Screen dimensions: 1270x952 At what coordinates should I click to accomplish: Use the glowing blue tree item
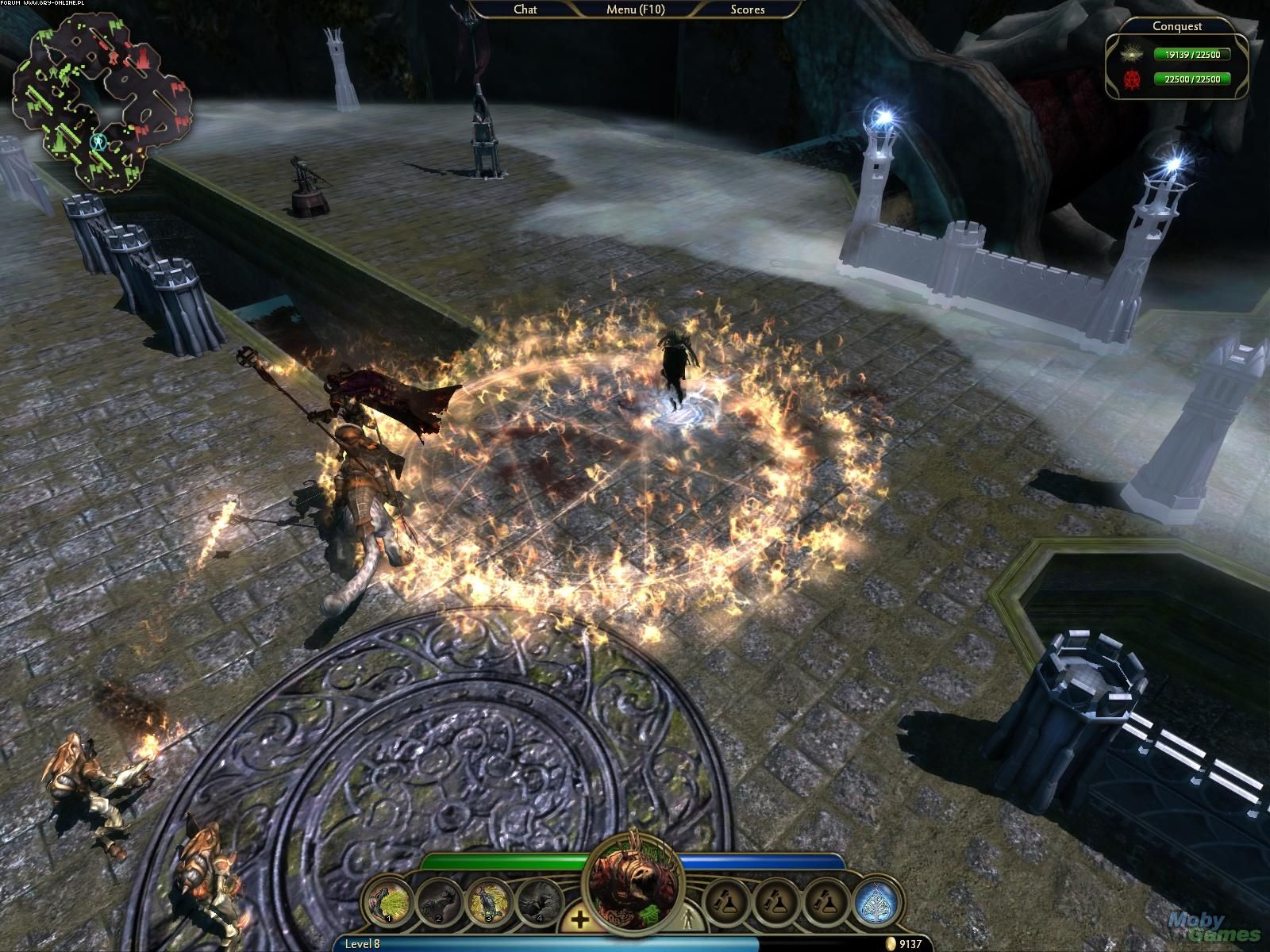(876, 903)
